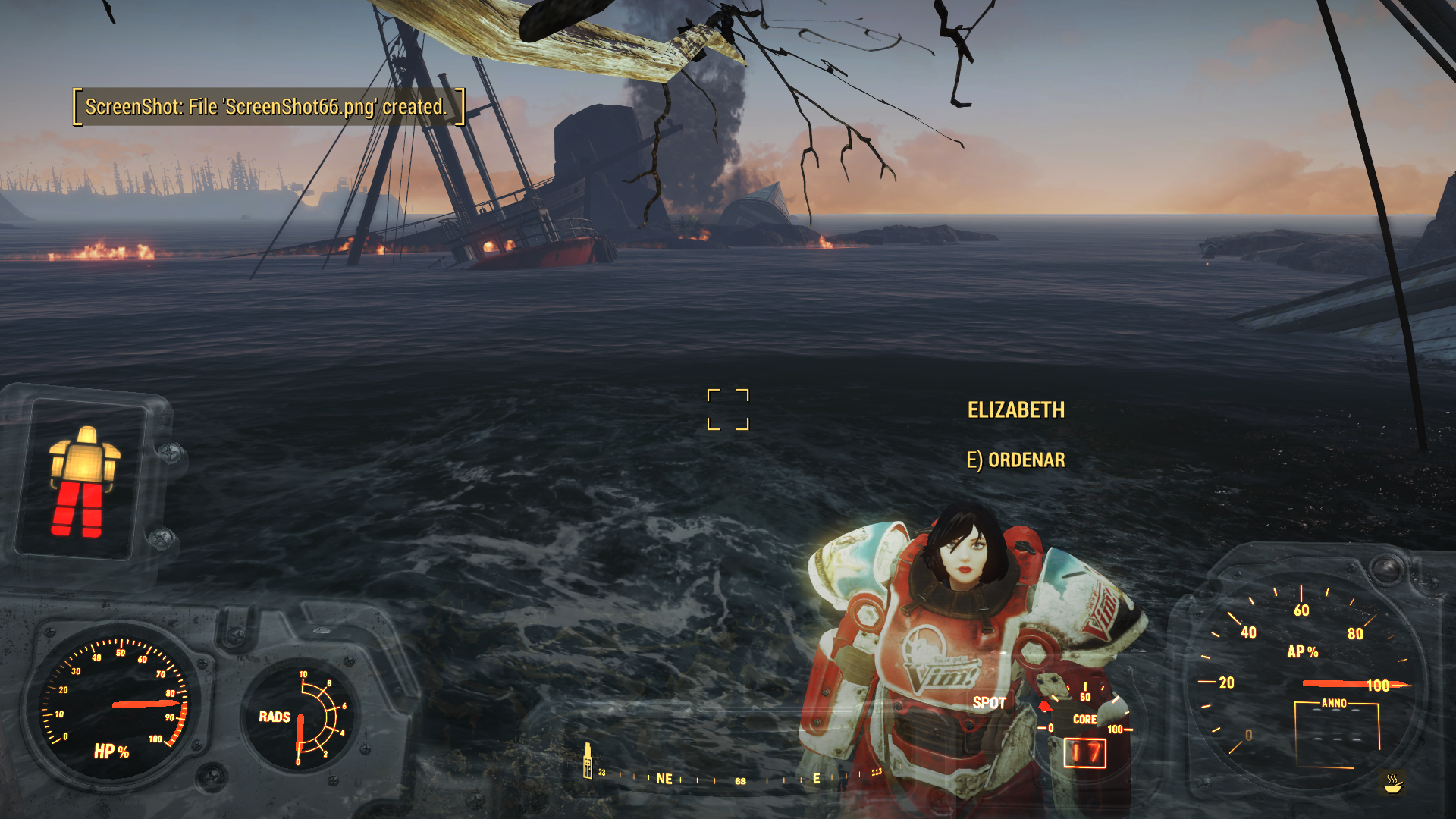The height and width of the screenshot is (819, 1456).
Task: Dismiss the ScreenShot66.png created notification
Action: click(268, 107)
